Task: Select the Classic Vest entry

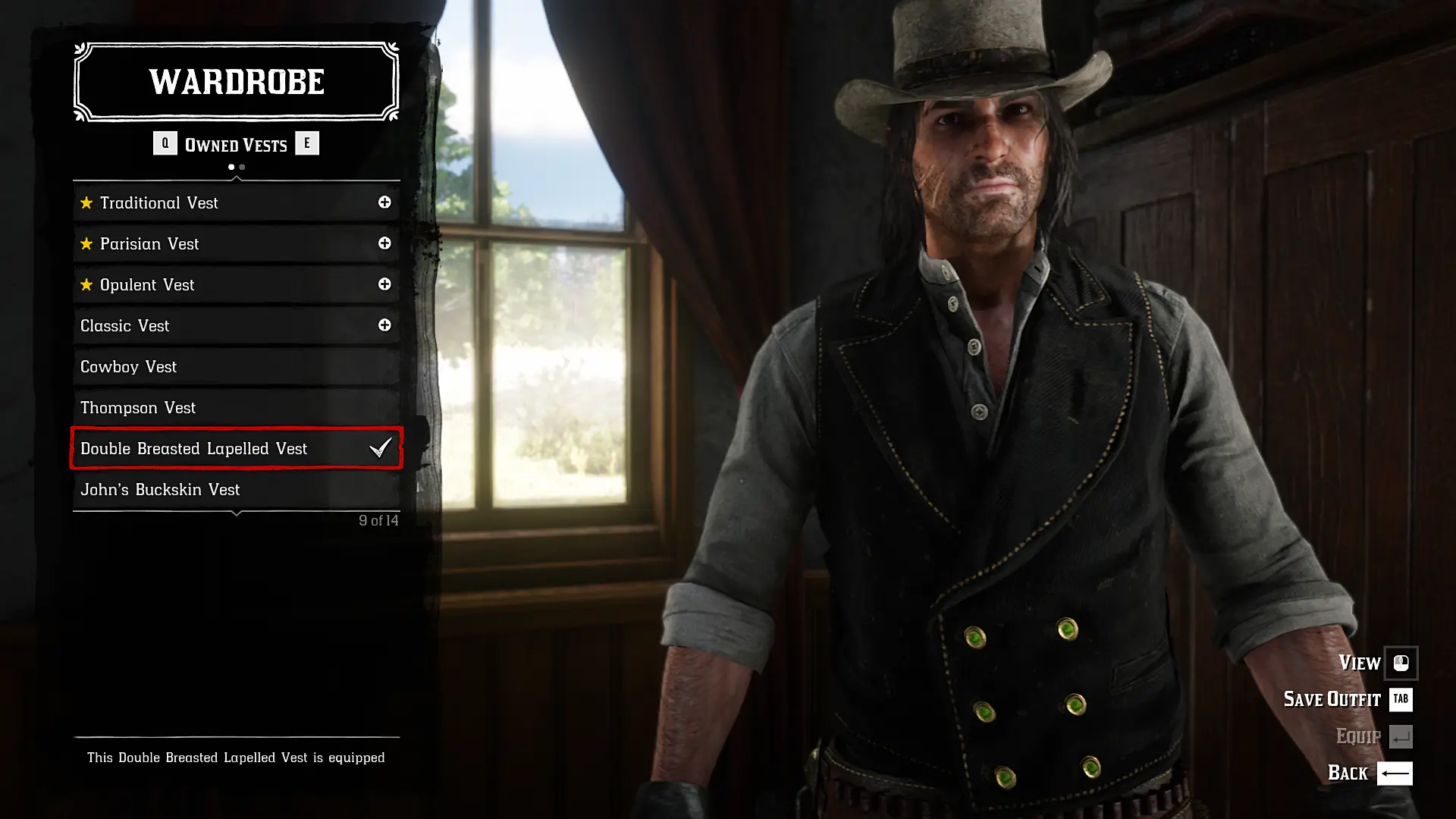Action: (x=227, y=325)
